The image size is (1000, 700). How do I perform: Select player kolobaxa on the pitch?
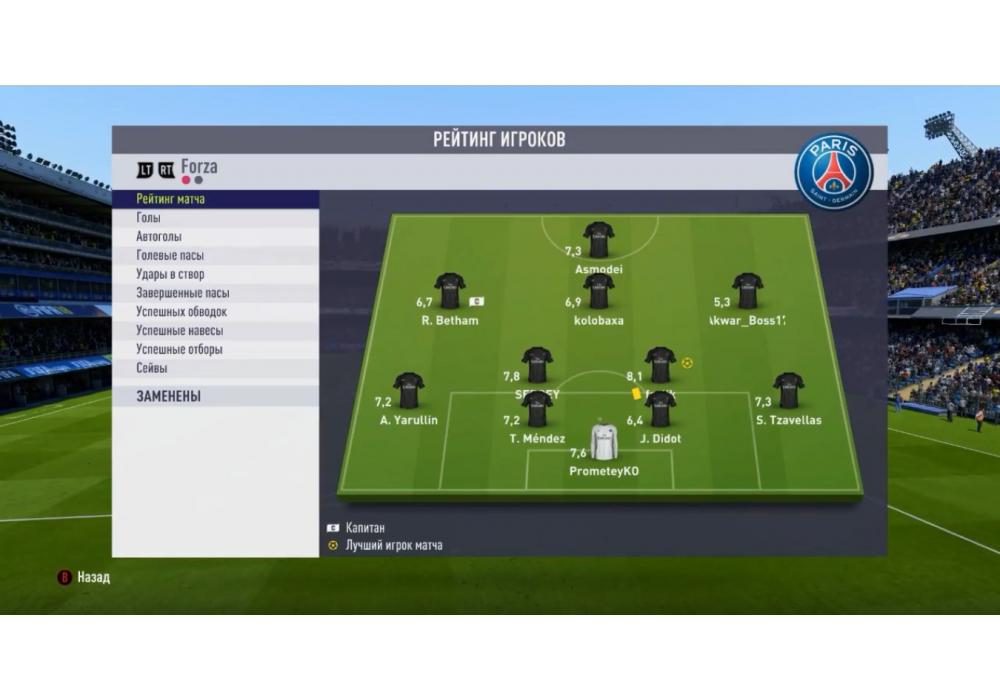tap(599, 291)
